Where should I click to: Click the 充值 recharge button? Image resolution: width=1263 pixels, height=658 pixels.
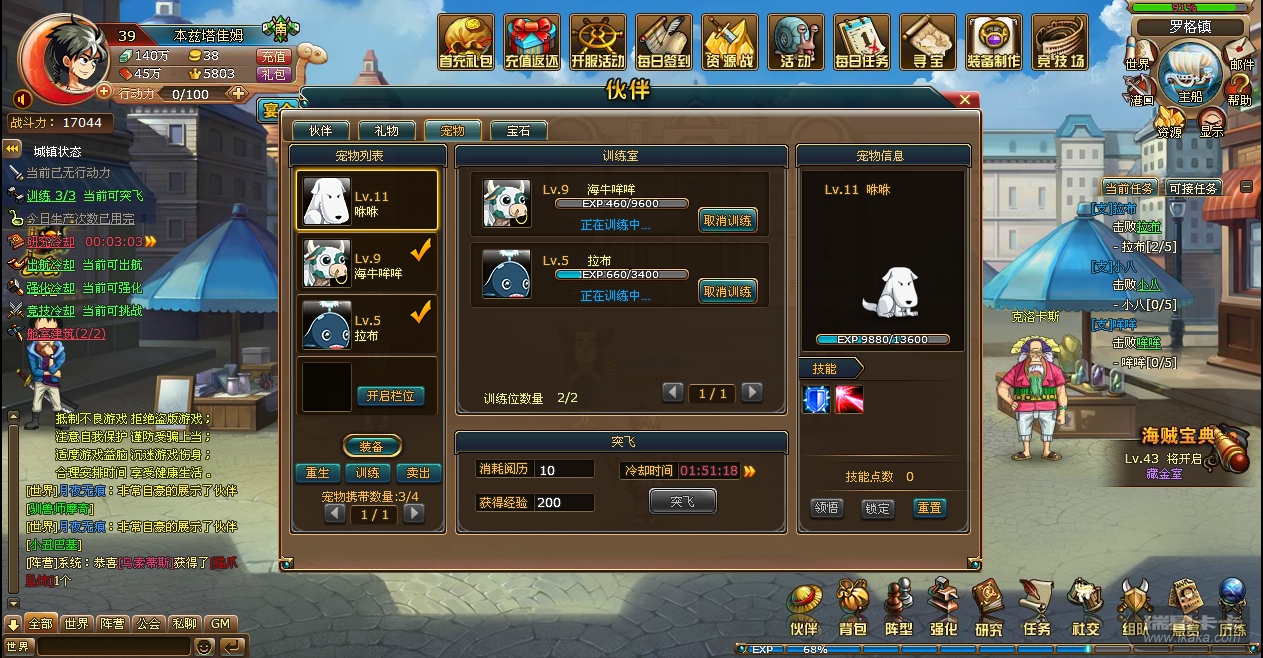273,56
